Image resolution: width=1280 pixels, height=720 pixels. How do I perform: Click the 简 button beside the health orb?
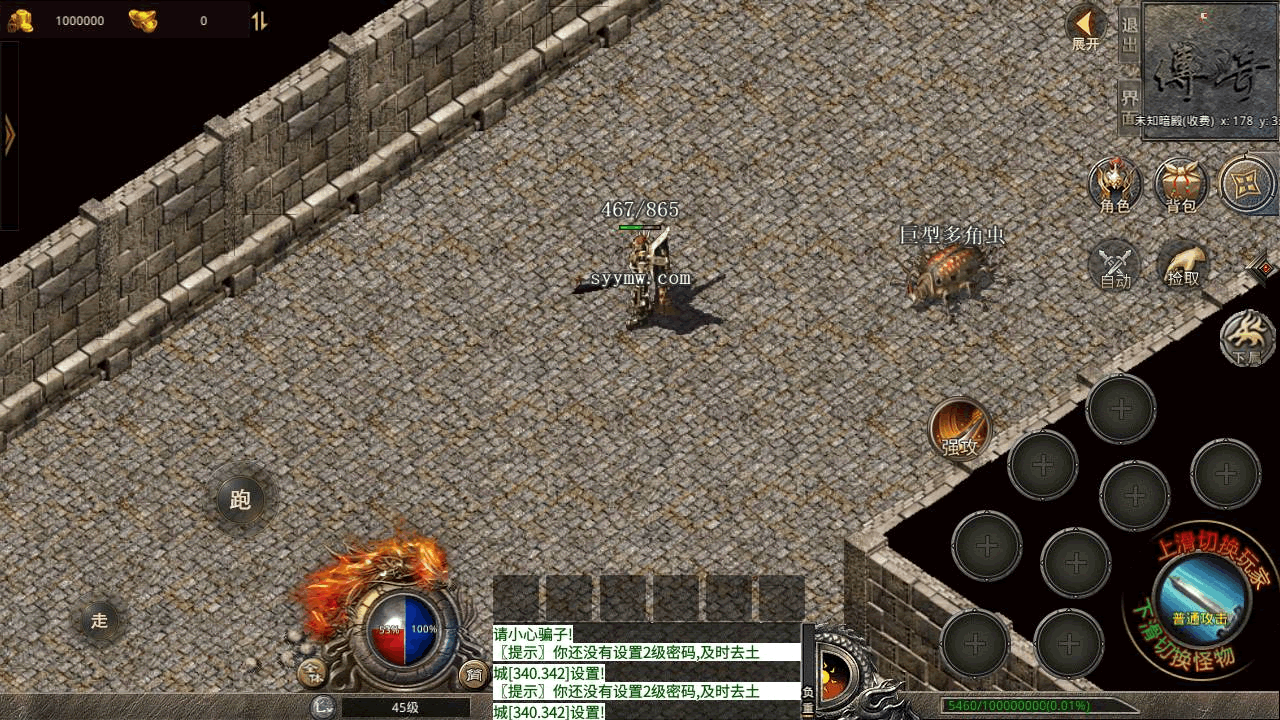pos(472,673)
